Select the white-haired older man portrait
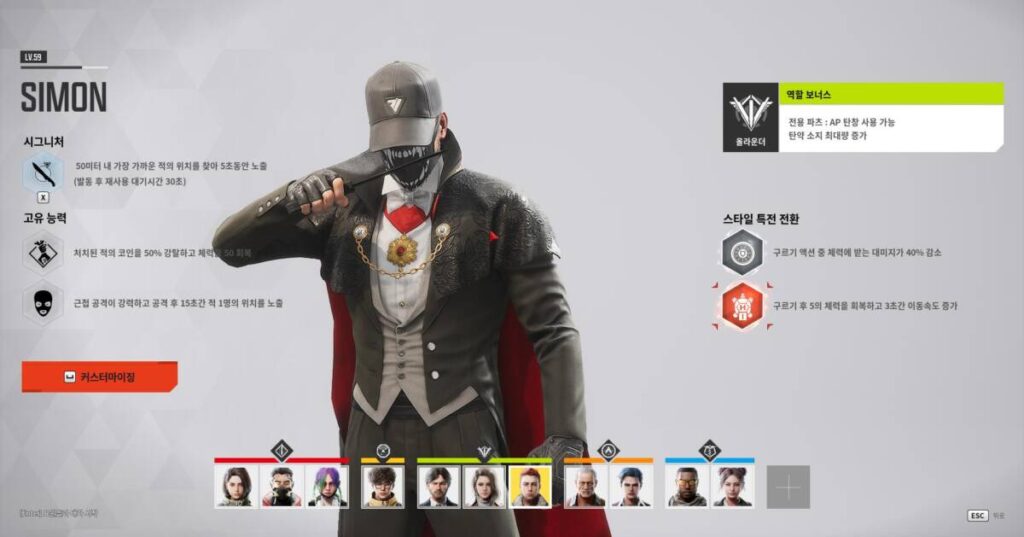This screenshot has width=1024, height=537. point(585,487)
